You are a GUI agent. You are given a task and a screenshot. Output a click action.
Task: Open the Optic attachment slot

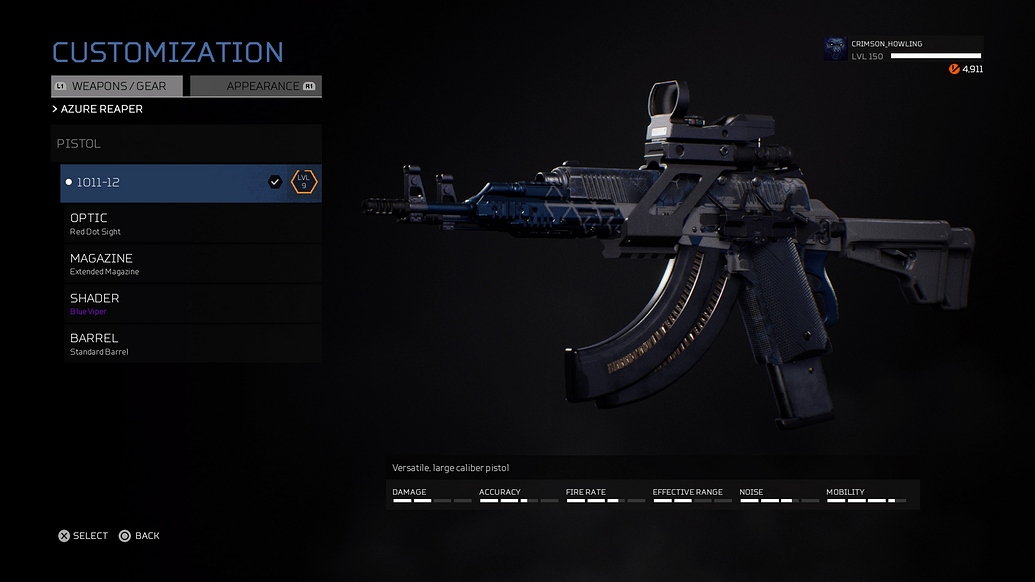pos(192,224)
